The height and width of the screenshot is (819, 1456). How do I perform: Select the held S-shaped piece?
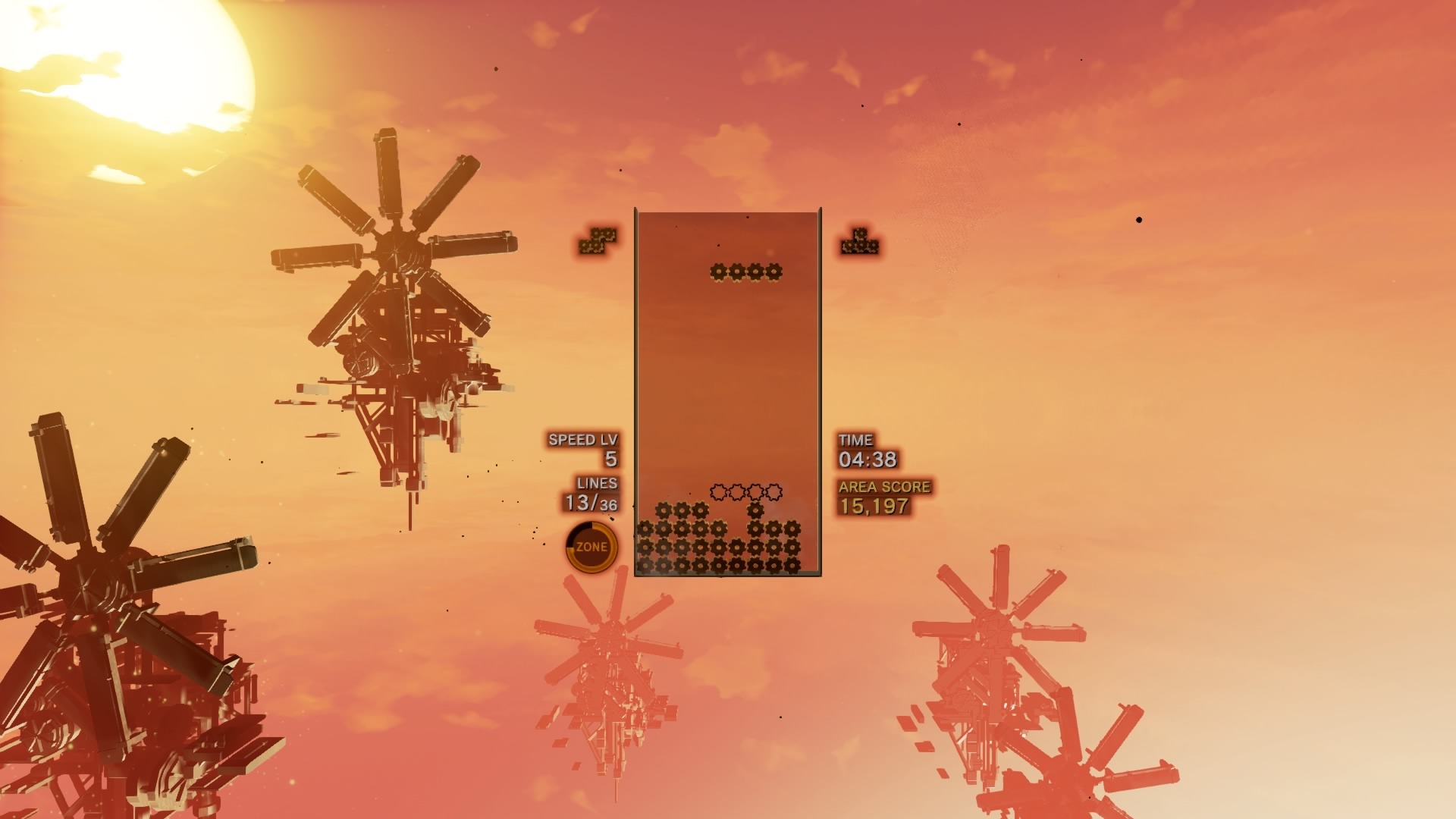tap(598, 240)
